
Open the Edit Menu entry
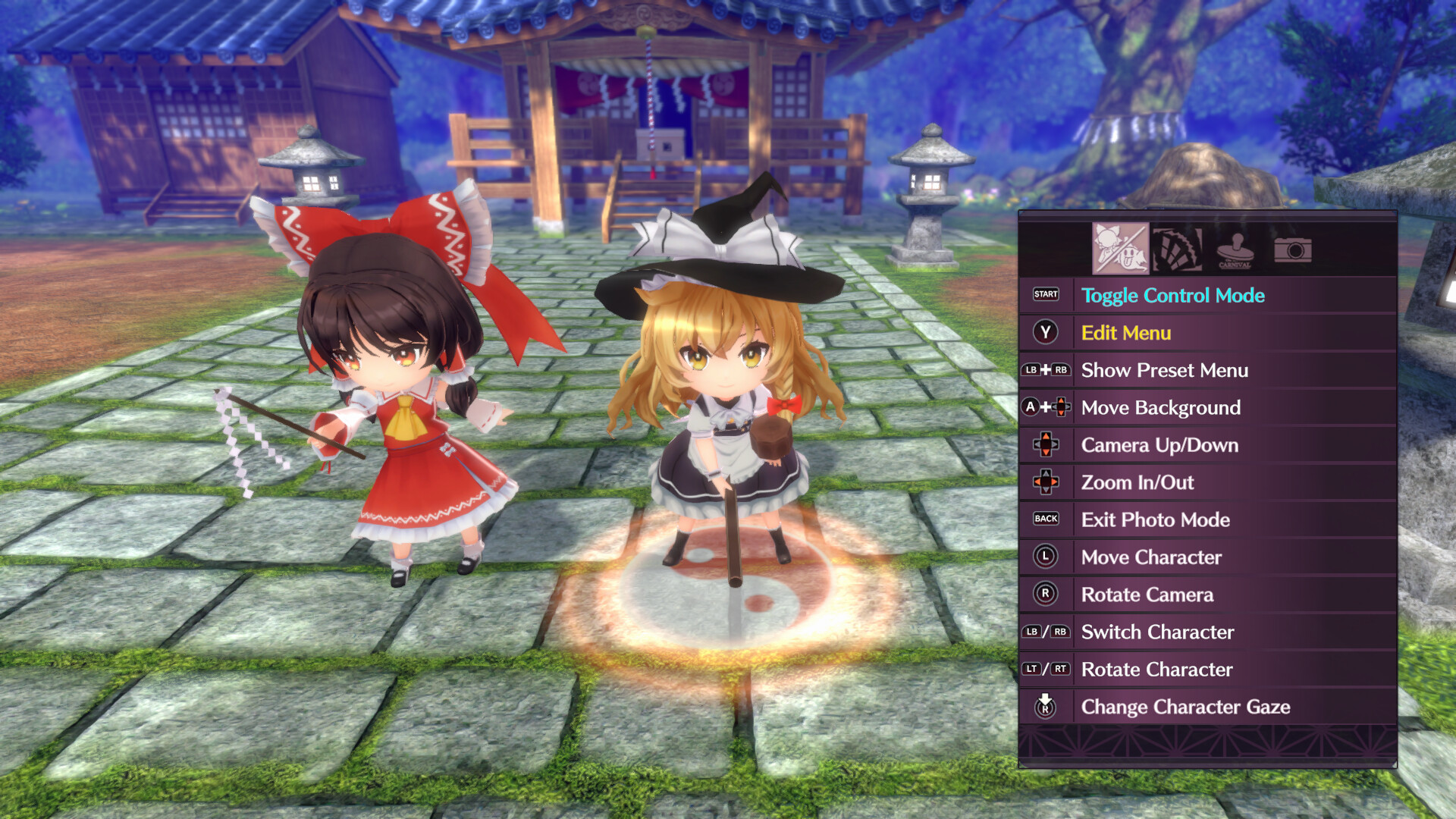coord(1125,333)
